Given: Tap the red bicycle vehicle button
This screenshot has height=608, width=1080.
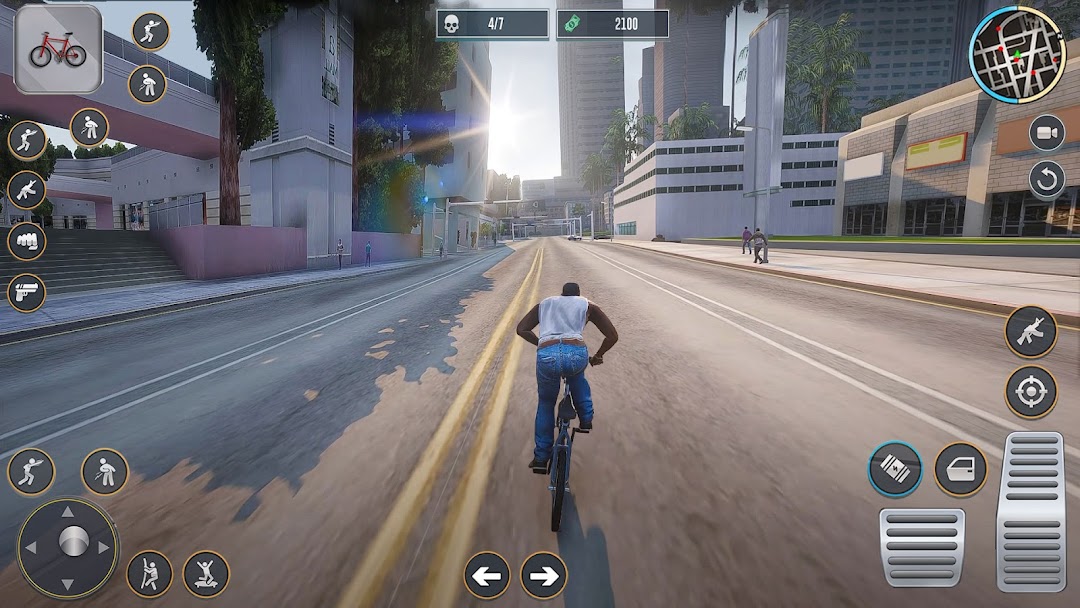Looking at the screenshot, I should pyautogui.click(x=58, y=49).
